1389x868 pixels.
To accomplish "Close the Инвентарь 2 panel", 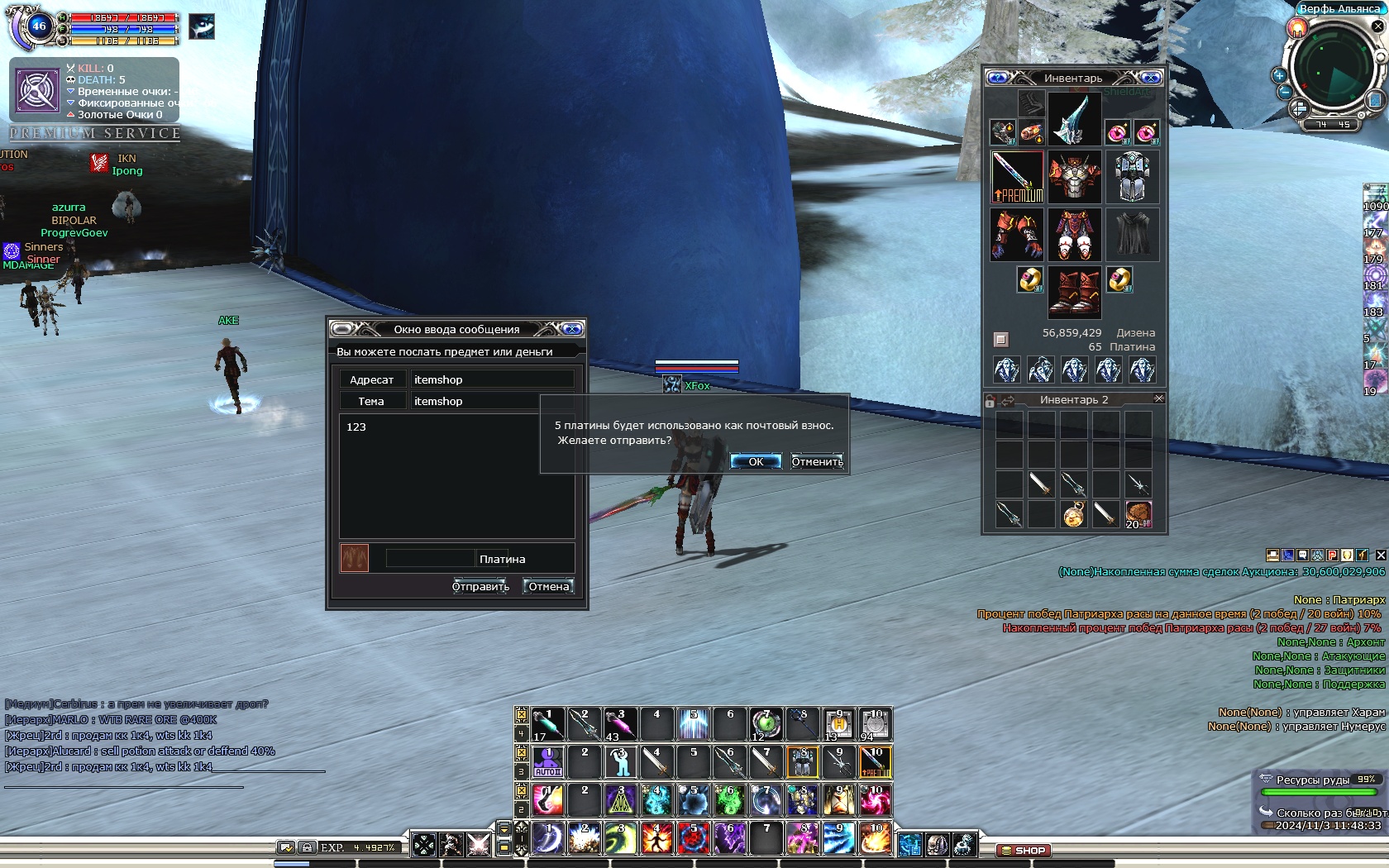I will coord(1158,398).
